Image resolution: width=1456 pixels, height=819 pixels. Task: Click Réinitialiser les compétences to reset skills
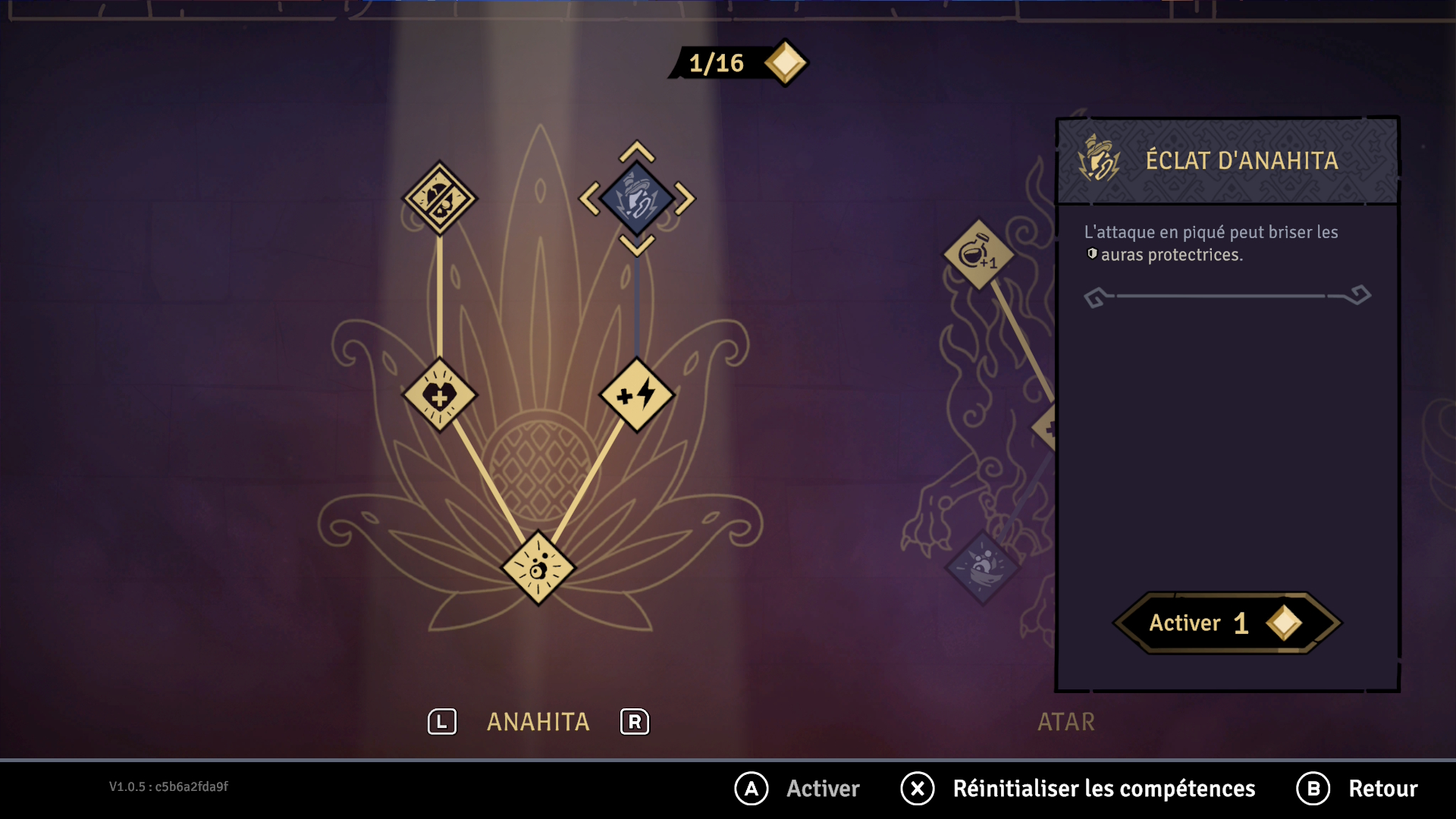[x=1103, y=789]
